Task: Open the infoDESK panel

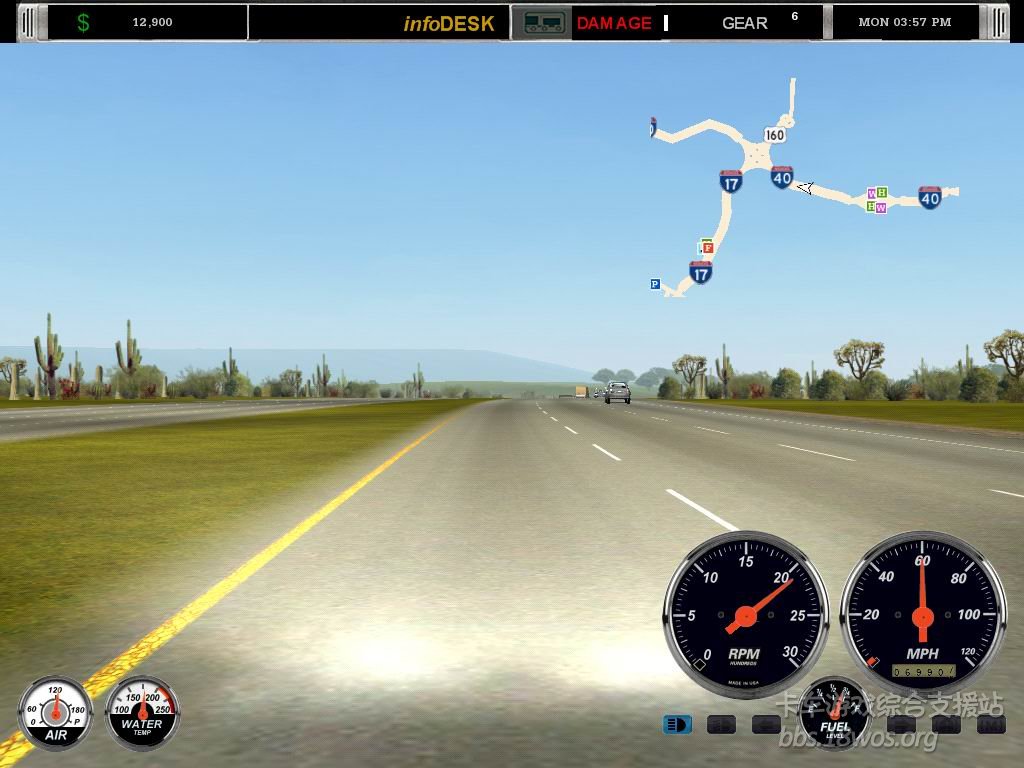Action: (449, 23)
